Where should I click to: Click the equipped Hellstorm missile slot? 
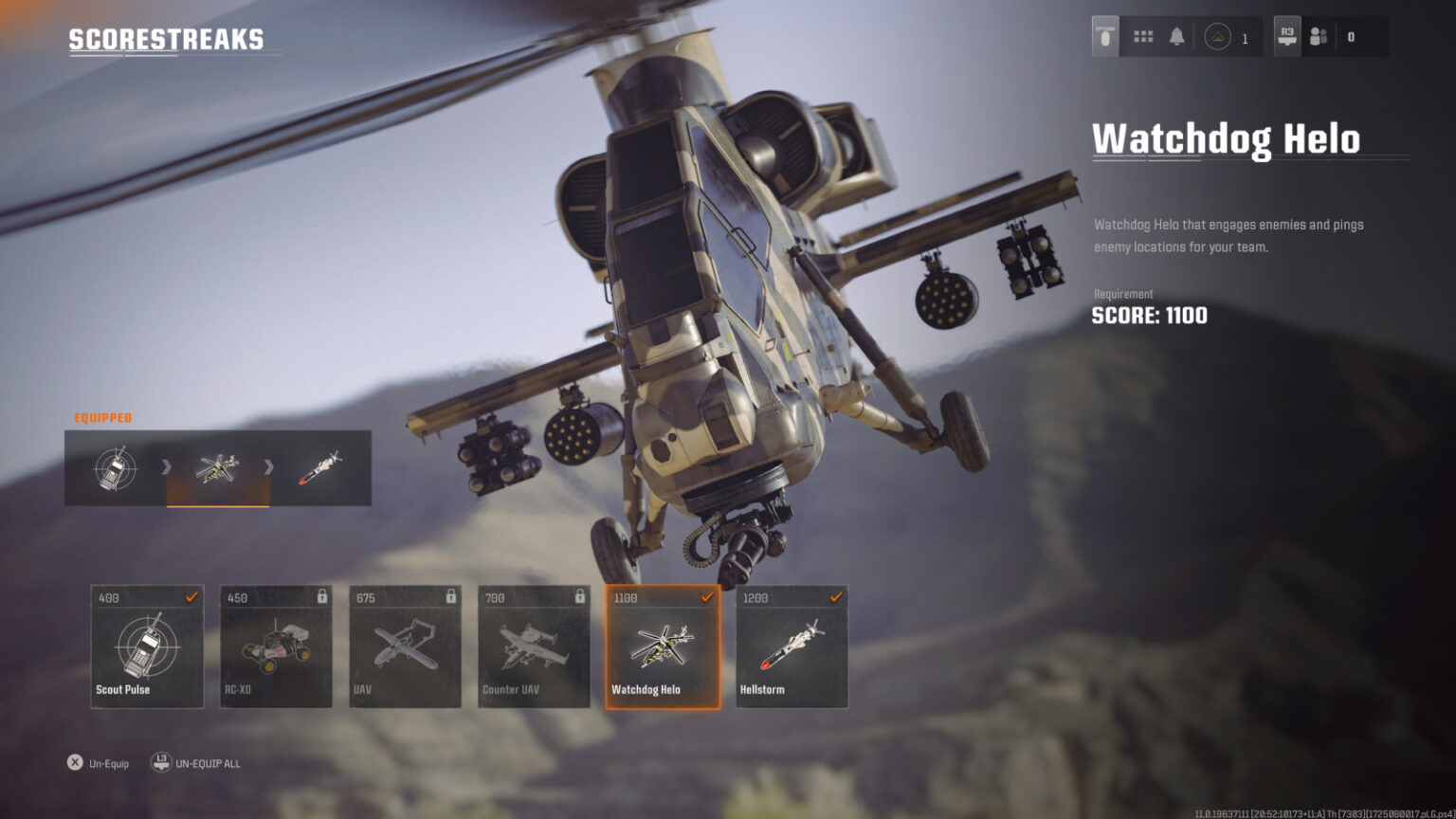(320, 468)
